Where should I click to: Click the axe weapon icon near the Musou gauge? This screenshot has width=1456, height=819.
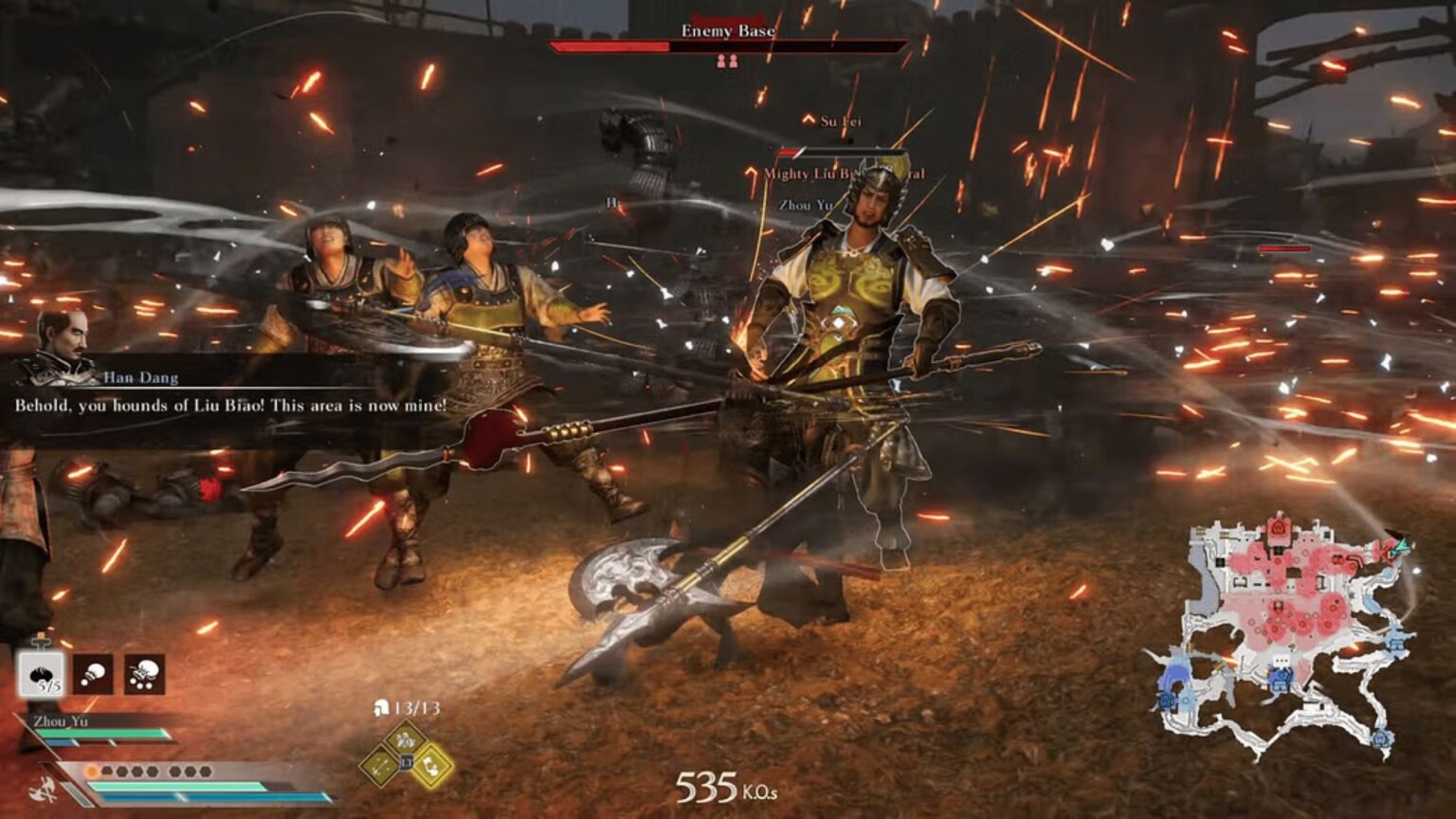44,790
